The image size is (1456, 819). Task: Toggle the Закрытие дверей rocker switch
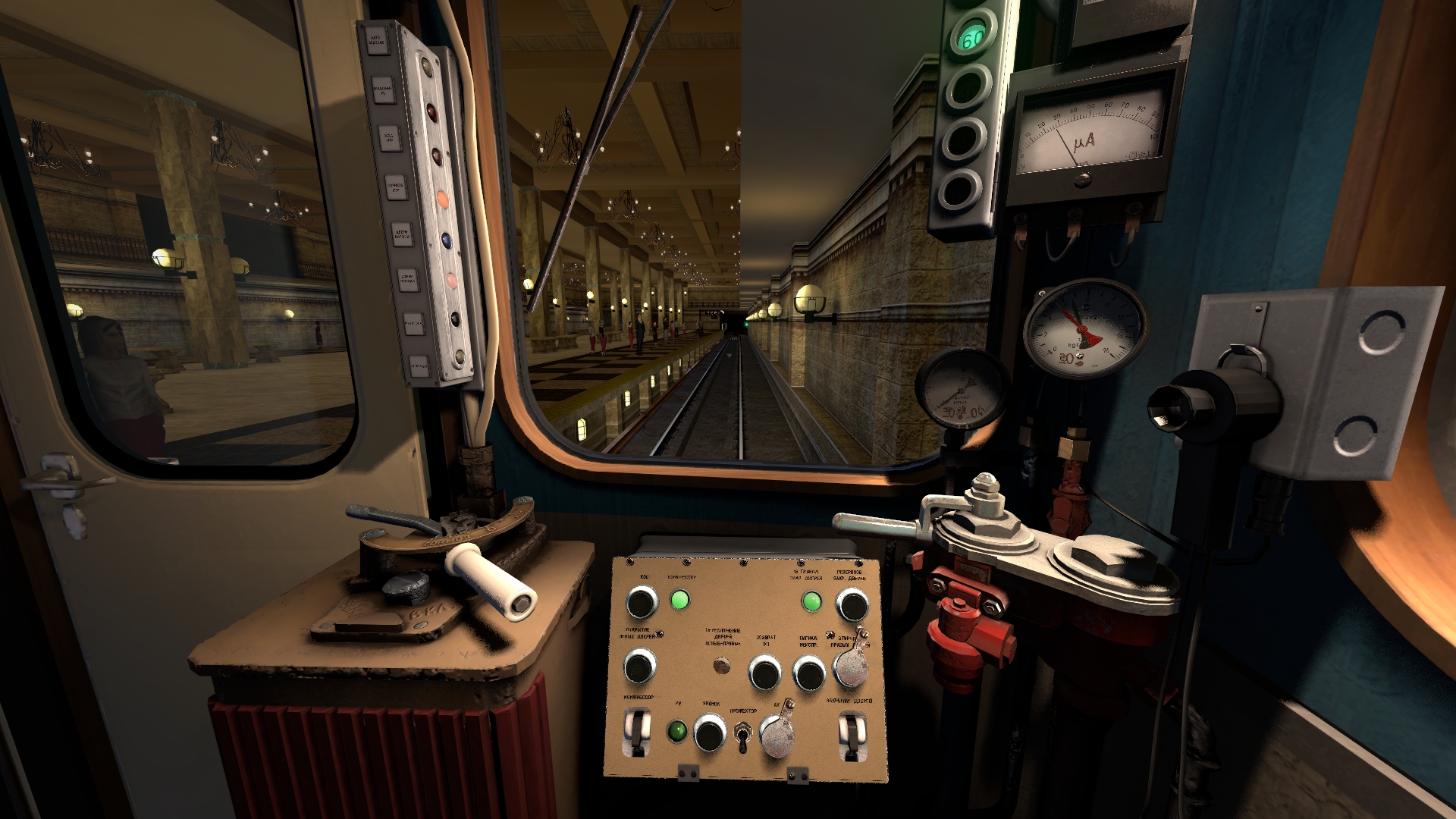click(x=850, y=734)
